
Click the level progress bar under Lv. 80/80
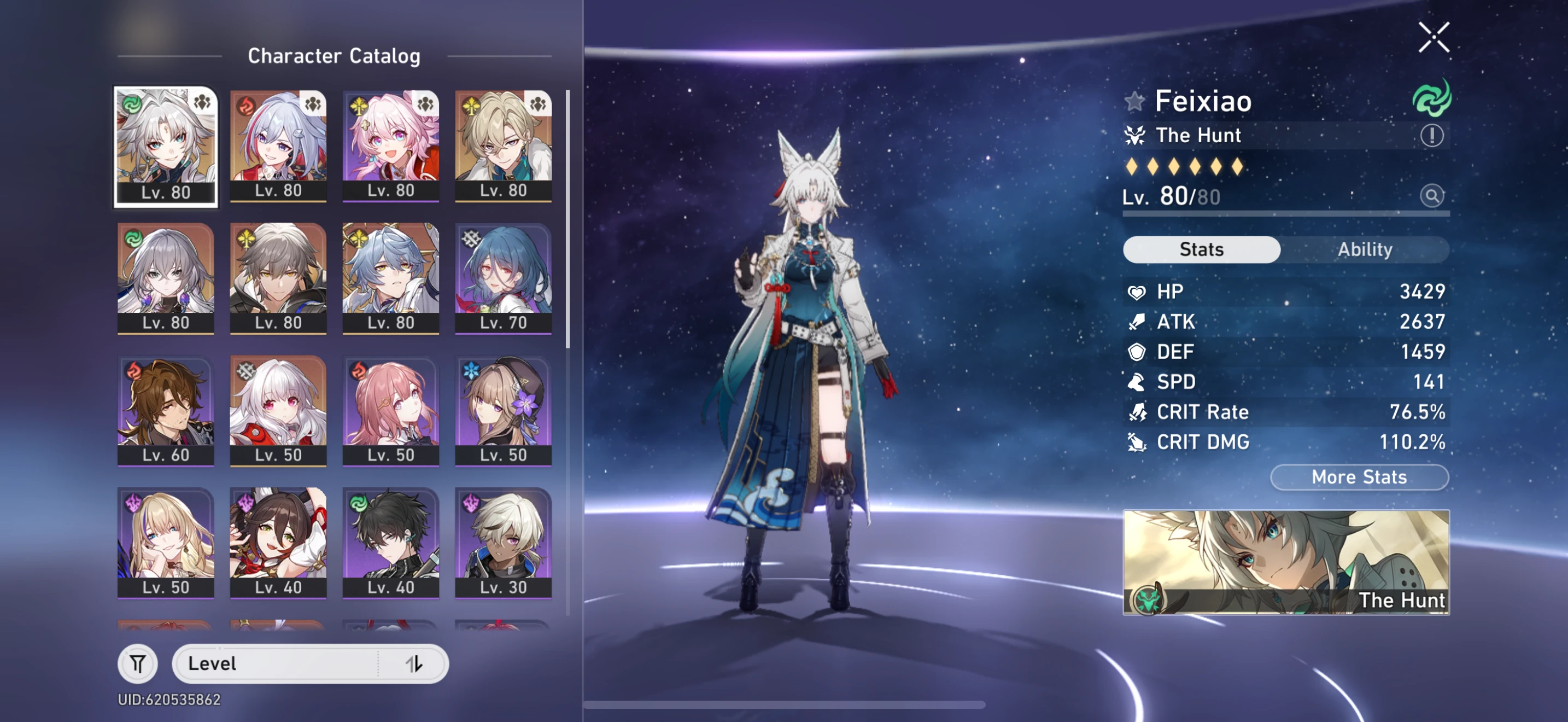click(1286, 214)
